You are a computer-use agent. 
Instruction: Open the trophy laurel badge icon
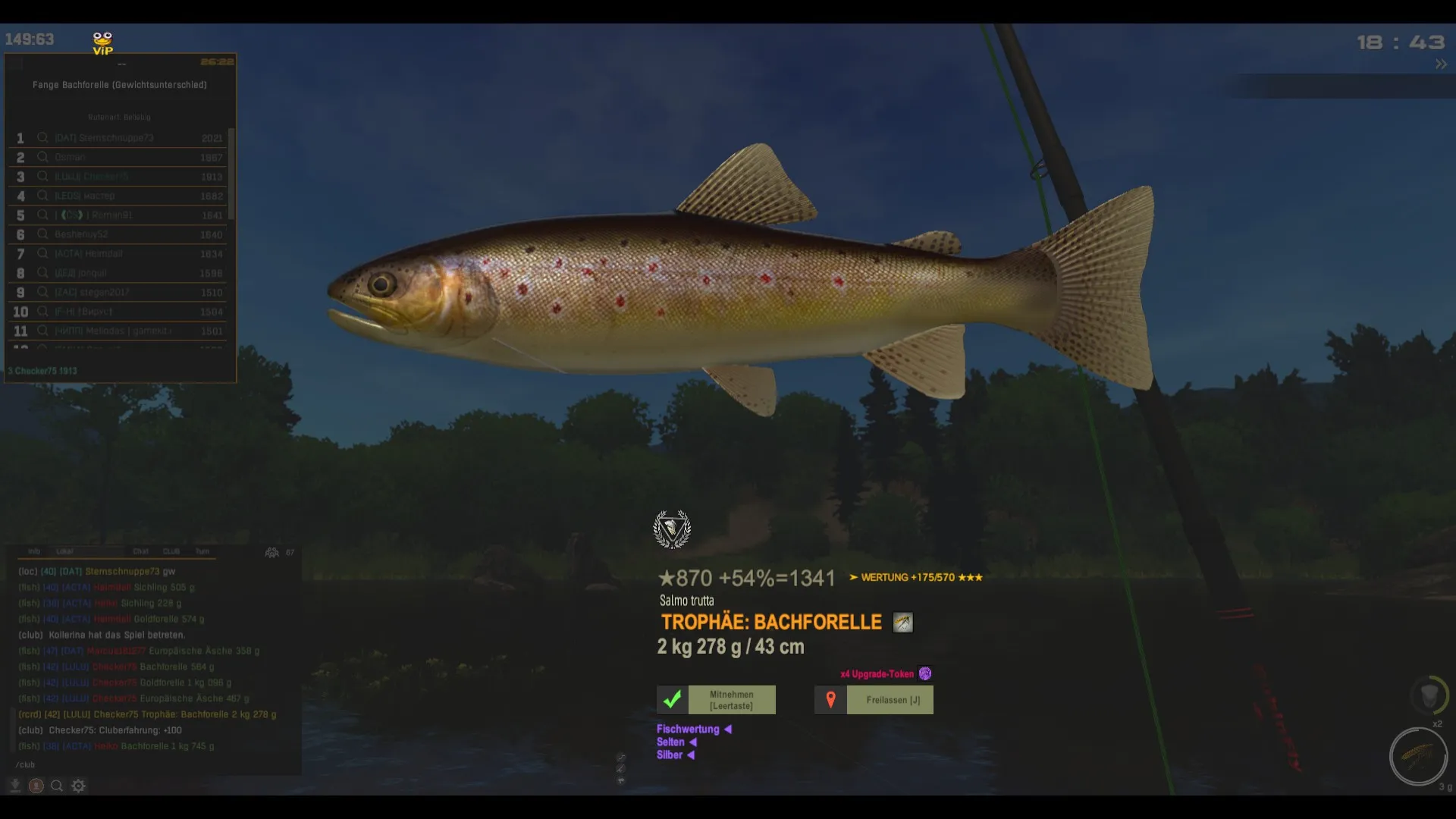[x=672, y=529]
